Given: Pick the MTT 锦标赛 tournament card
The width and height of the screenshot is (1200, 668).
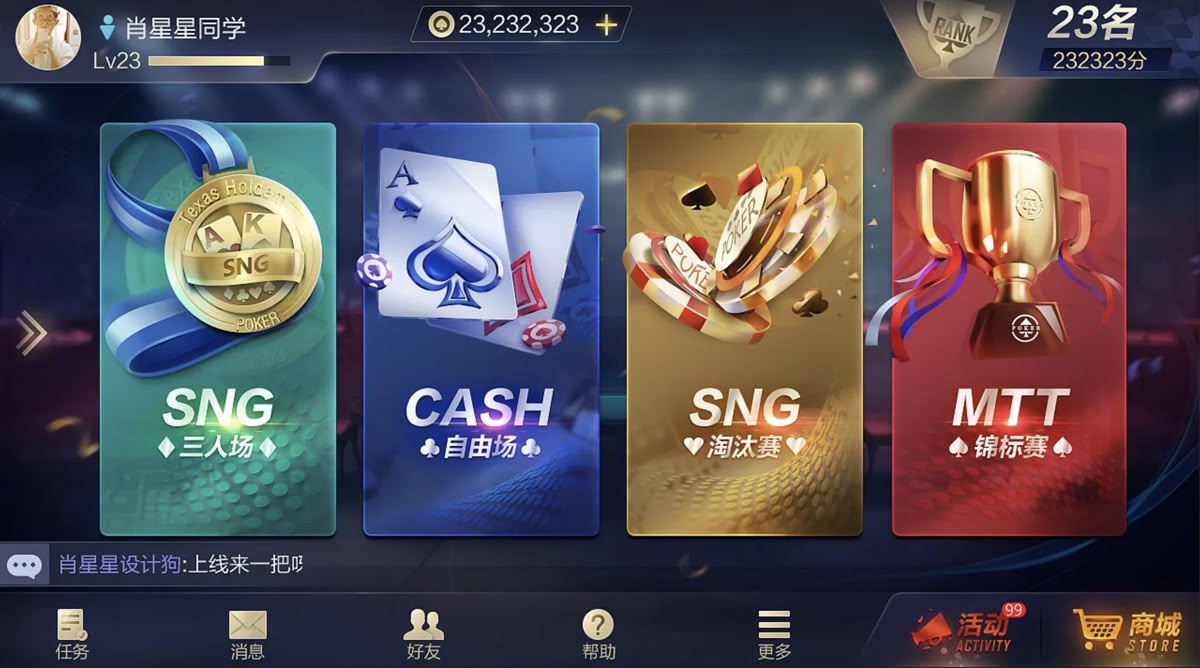Looking at the screenshot, I should (1009, 329).
